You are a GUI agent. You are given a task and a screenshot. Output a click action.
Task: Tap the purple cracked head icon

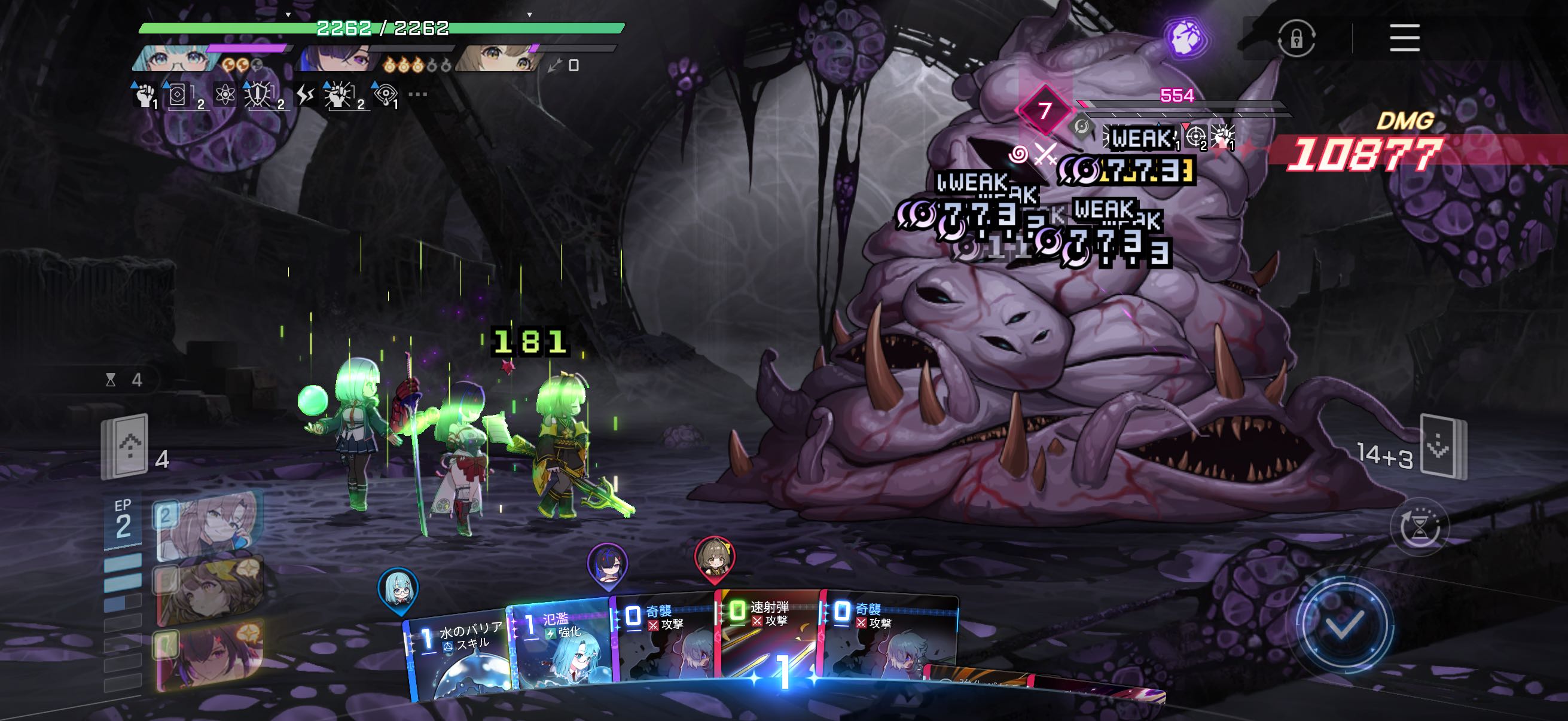tap(1185, 37)
